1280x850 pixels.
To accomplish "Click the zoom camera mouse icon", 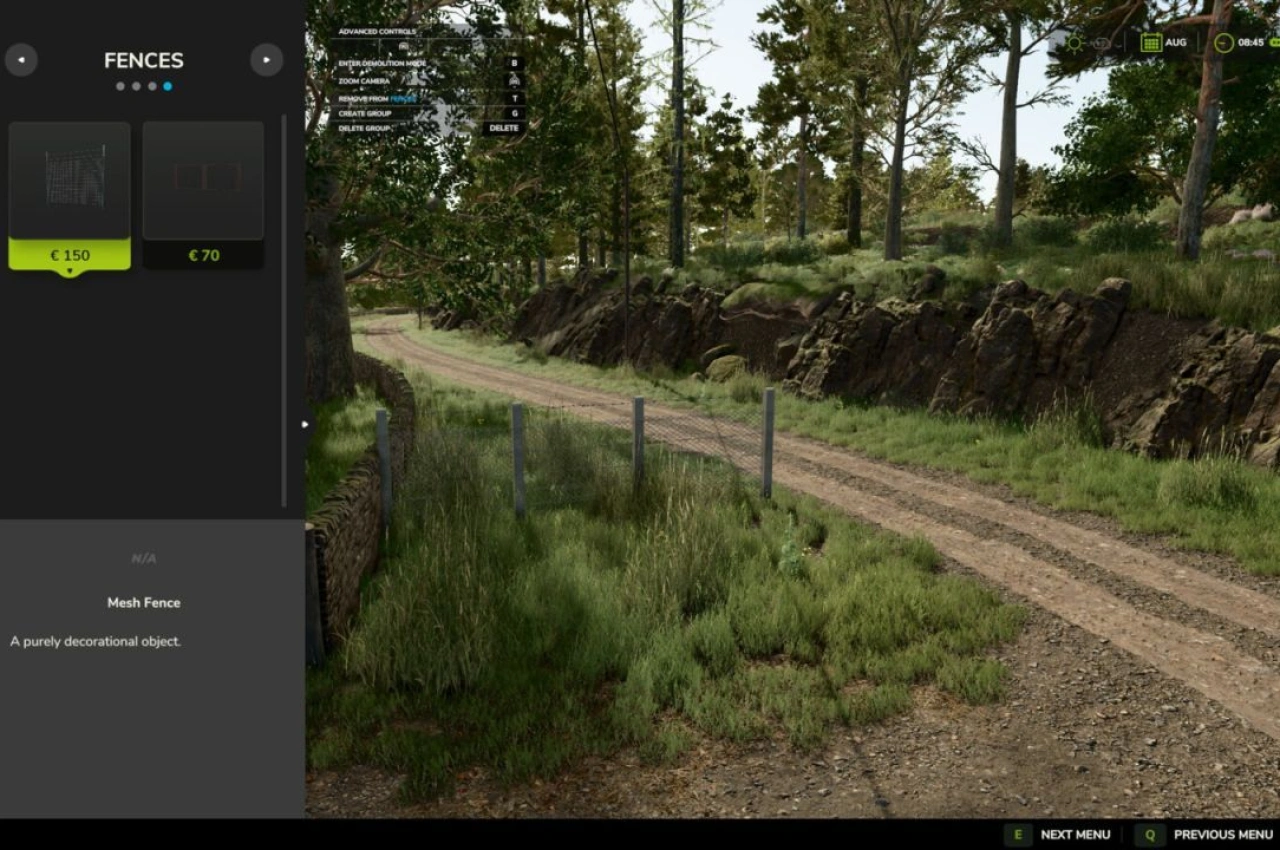I will [x=516, y=82].
